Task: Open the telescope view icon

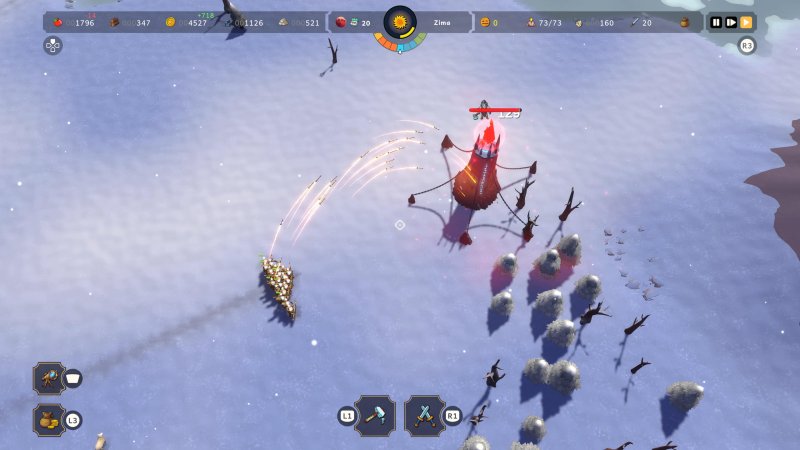Action: pos(48,378)
